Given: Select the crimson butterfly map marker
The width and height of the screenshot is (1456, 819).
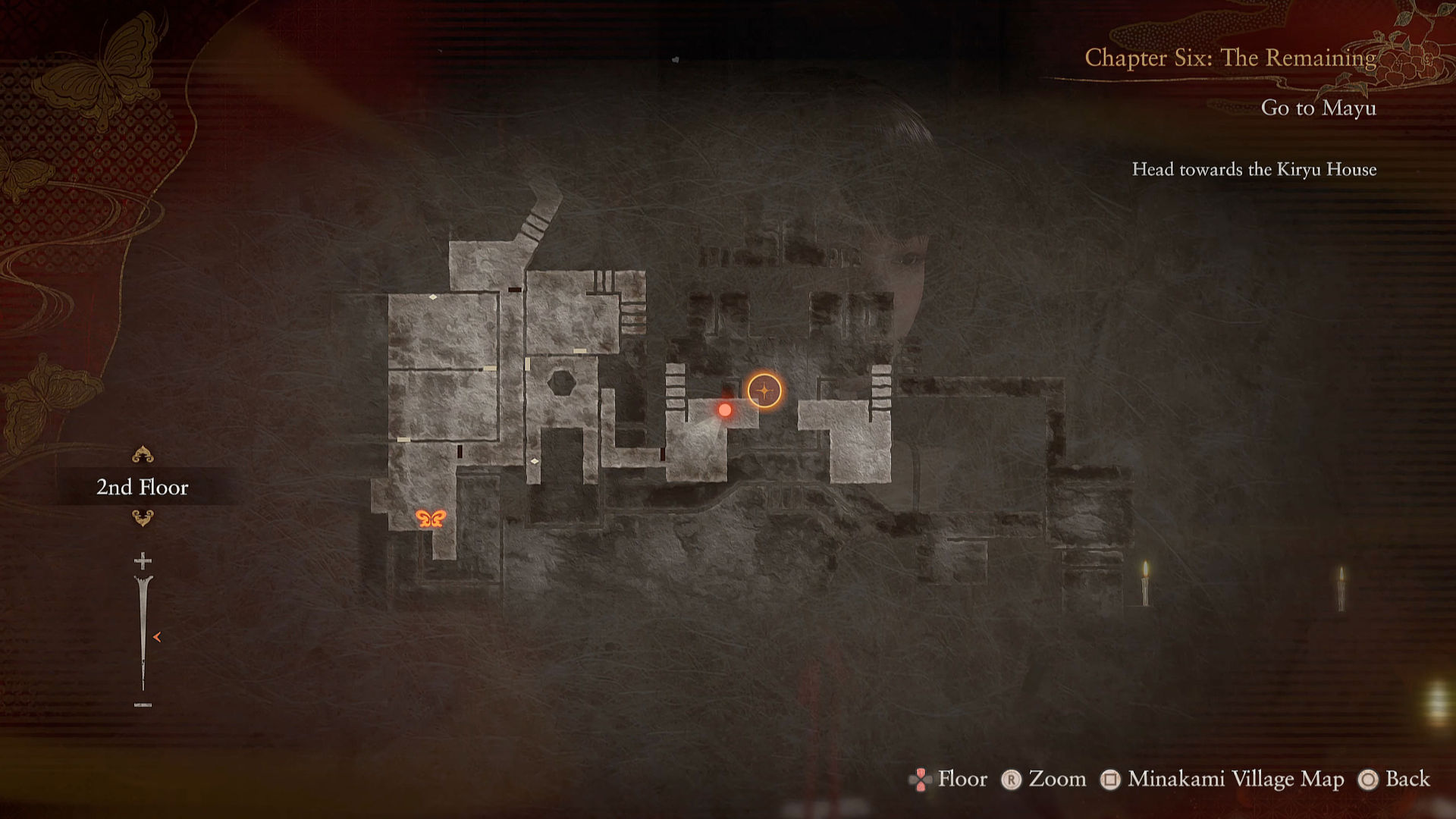Looking at the screenshot, I should pos(430,519).
